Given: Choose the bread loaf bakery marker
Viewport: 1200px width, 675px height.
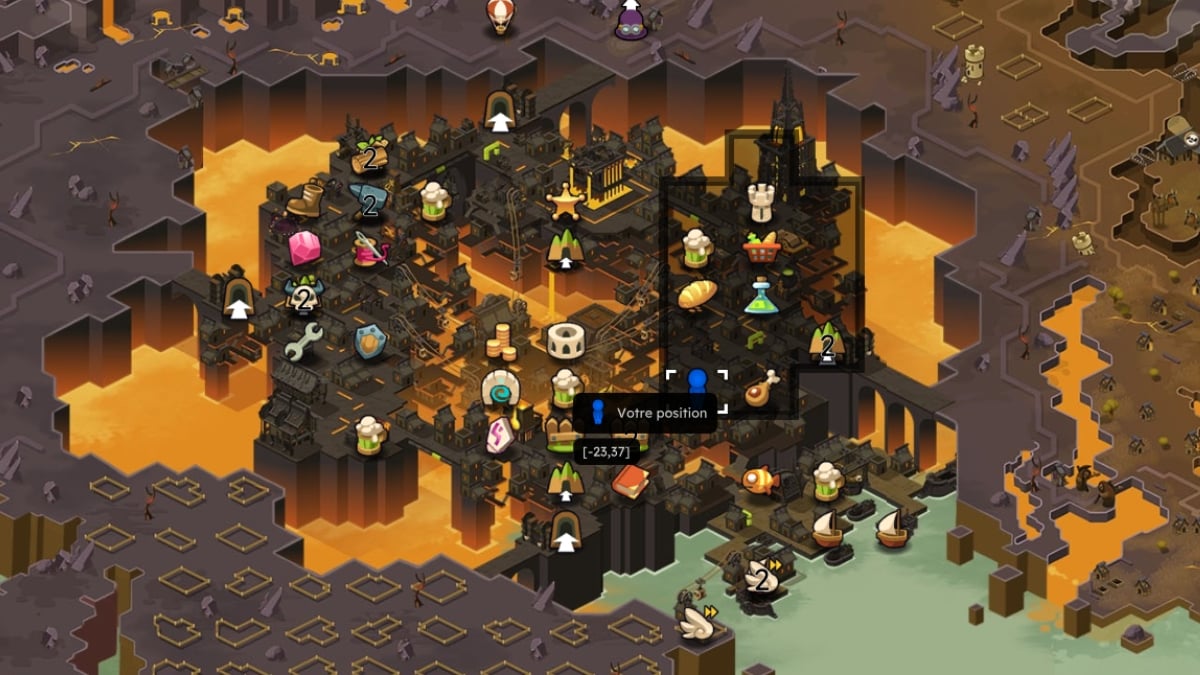Looking at the screenshot, I should tap(697, 294).
